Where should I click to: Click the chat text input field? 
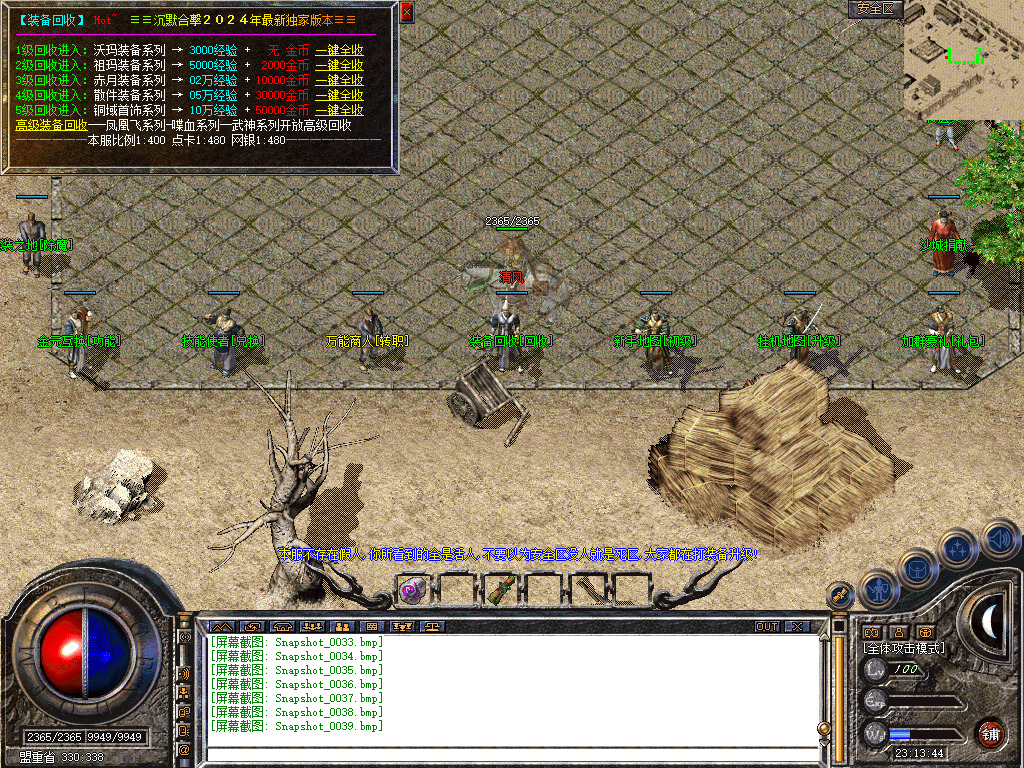coord(510,754)
